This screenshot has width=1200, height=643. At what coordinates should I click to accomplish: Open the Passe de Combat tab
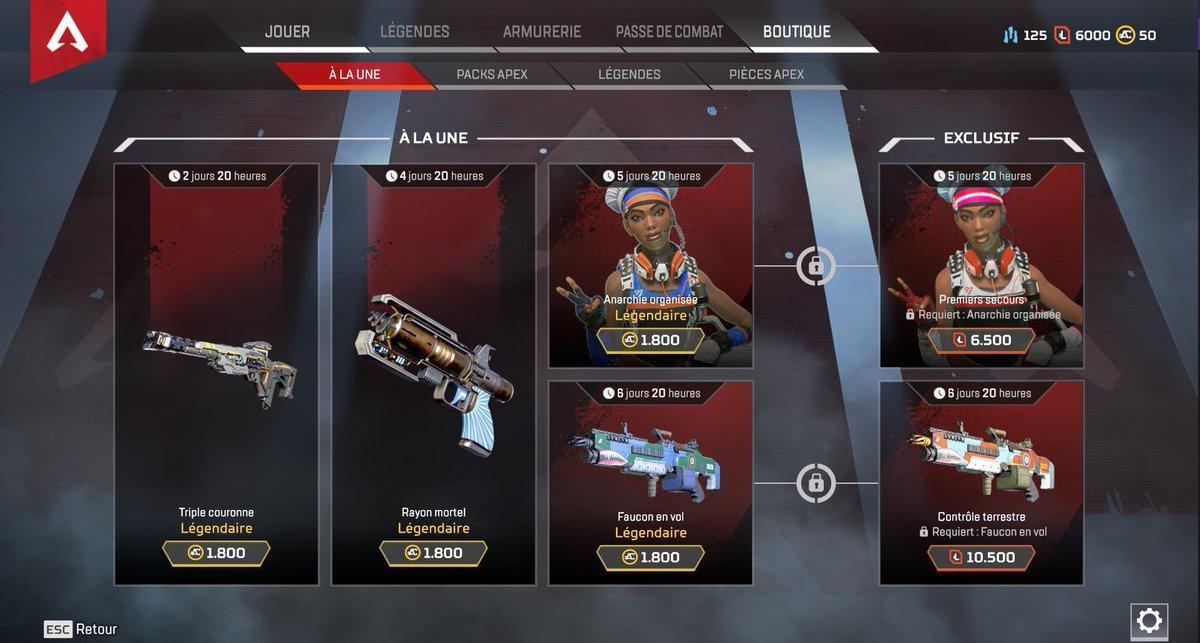tap(669, 32)
